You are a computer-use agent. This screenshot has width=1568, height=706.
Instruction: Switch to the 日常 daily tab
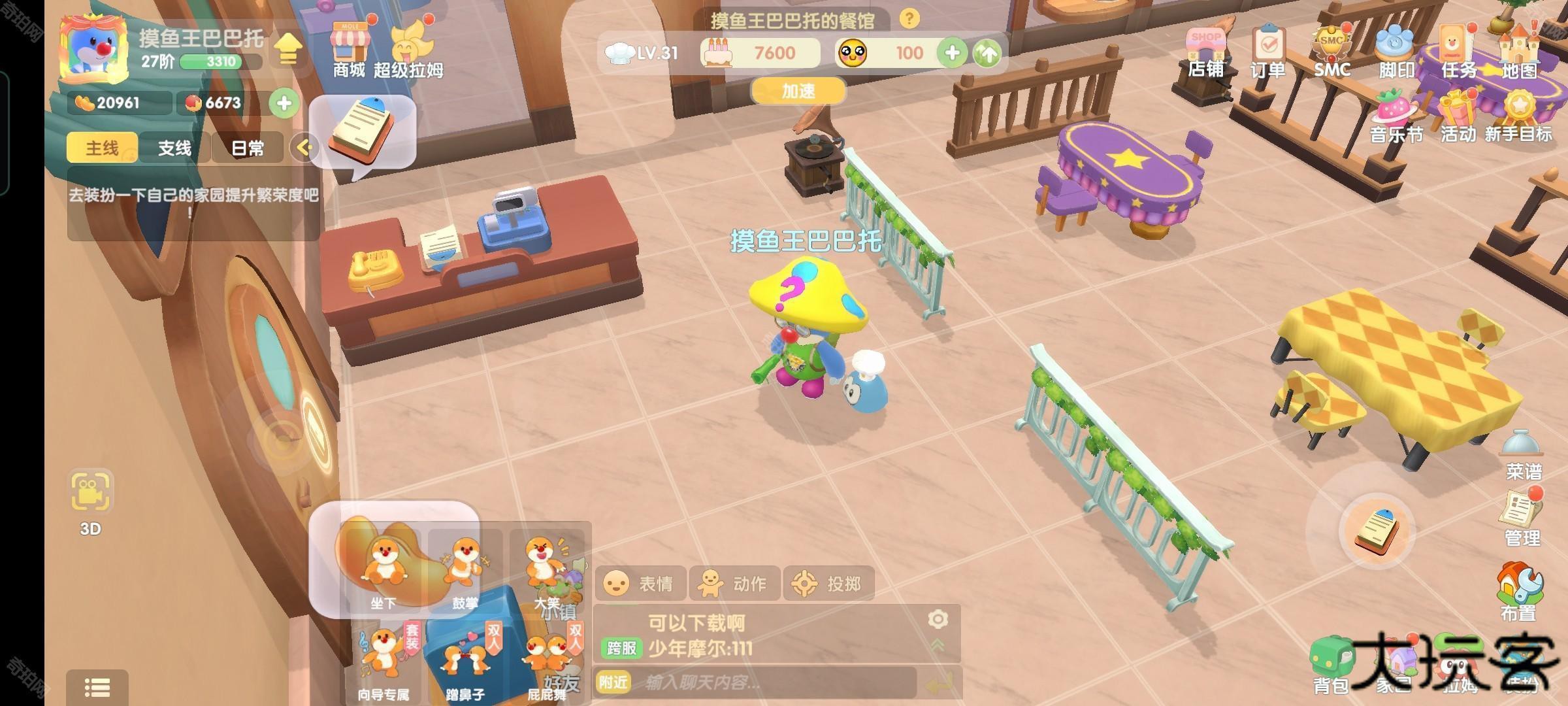coord(248,148)
